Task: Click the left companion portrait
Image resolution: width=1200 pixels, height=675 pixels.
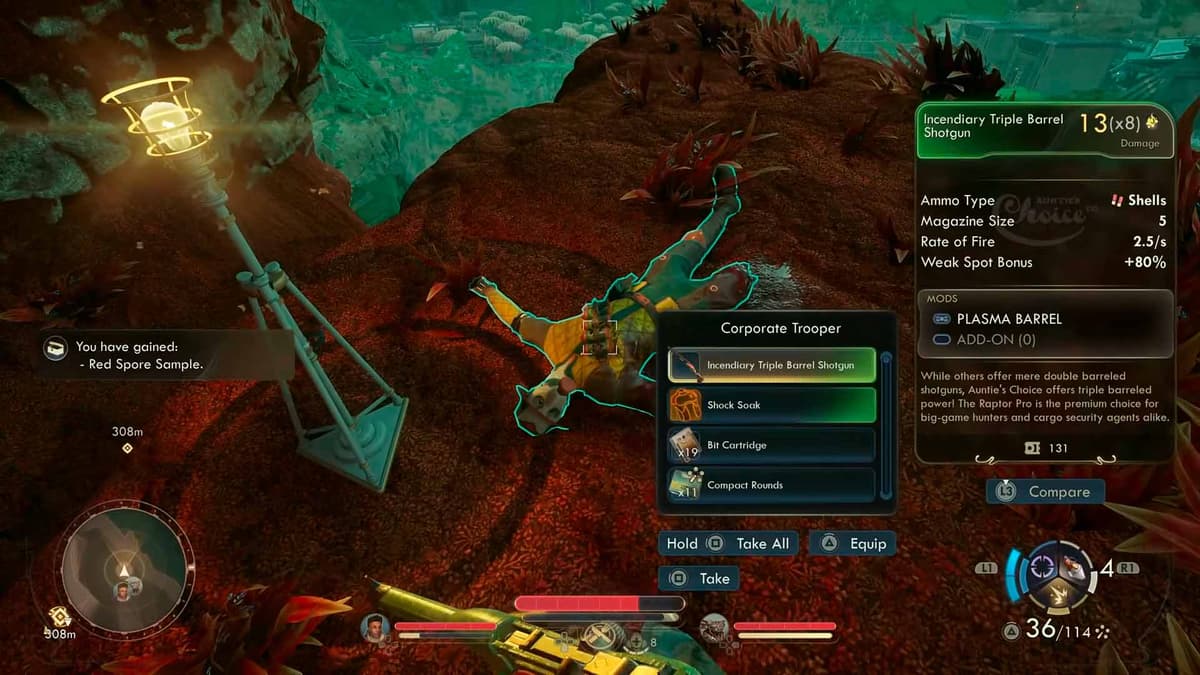Action: point(376,627)
